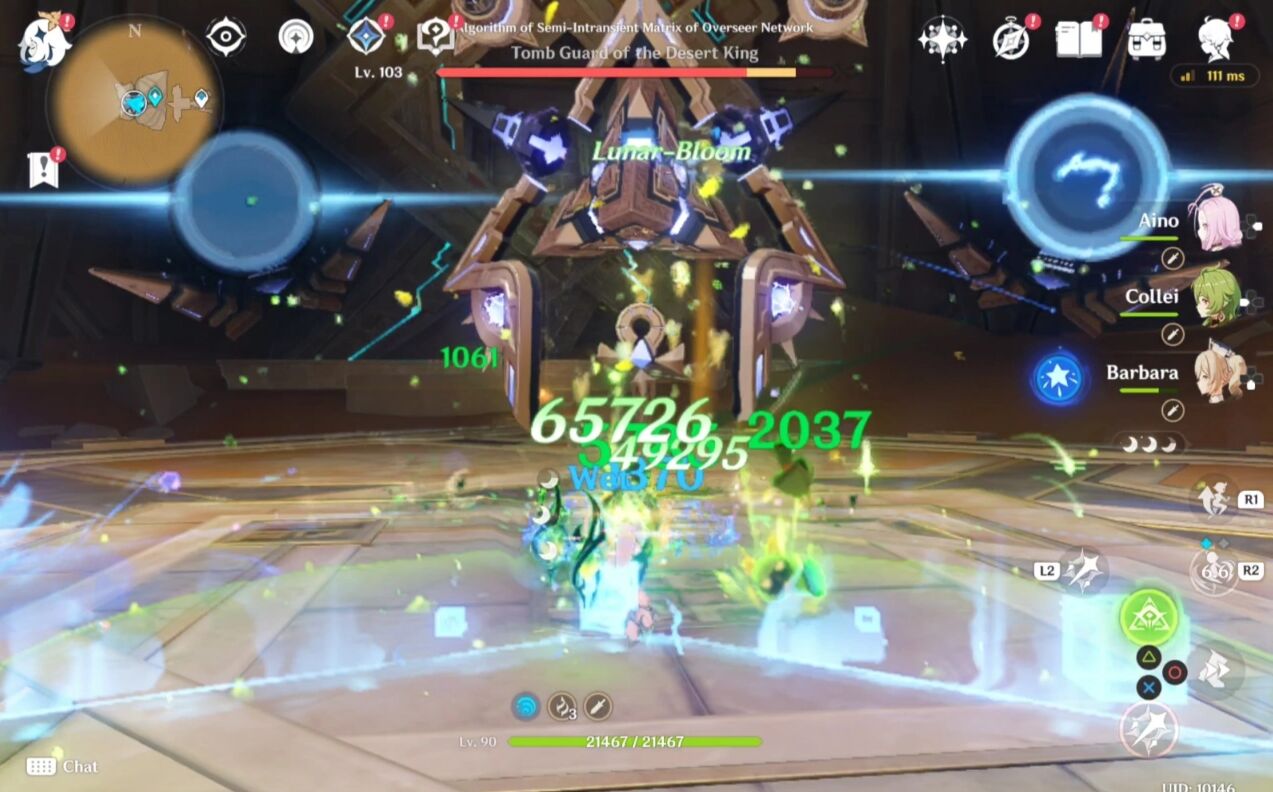Expand the circular minimap

click(x=134, y=100)
